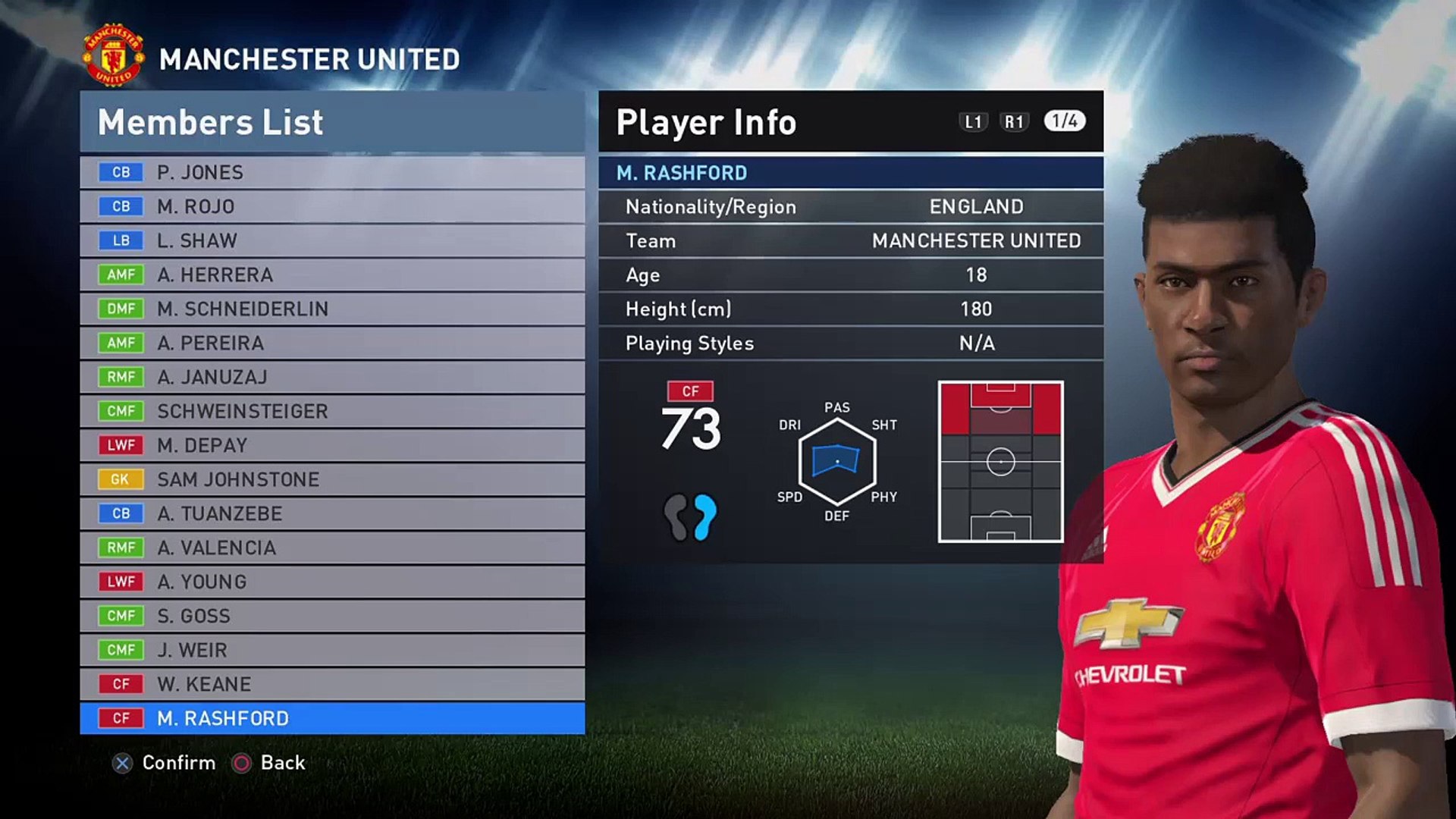Screen dimensions: 1456x819
Task: Pick left back L. Shaw
Action: 332,240
